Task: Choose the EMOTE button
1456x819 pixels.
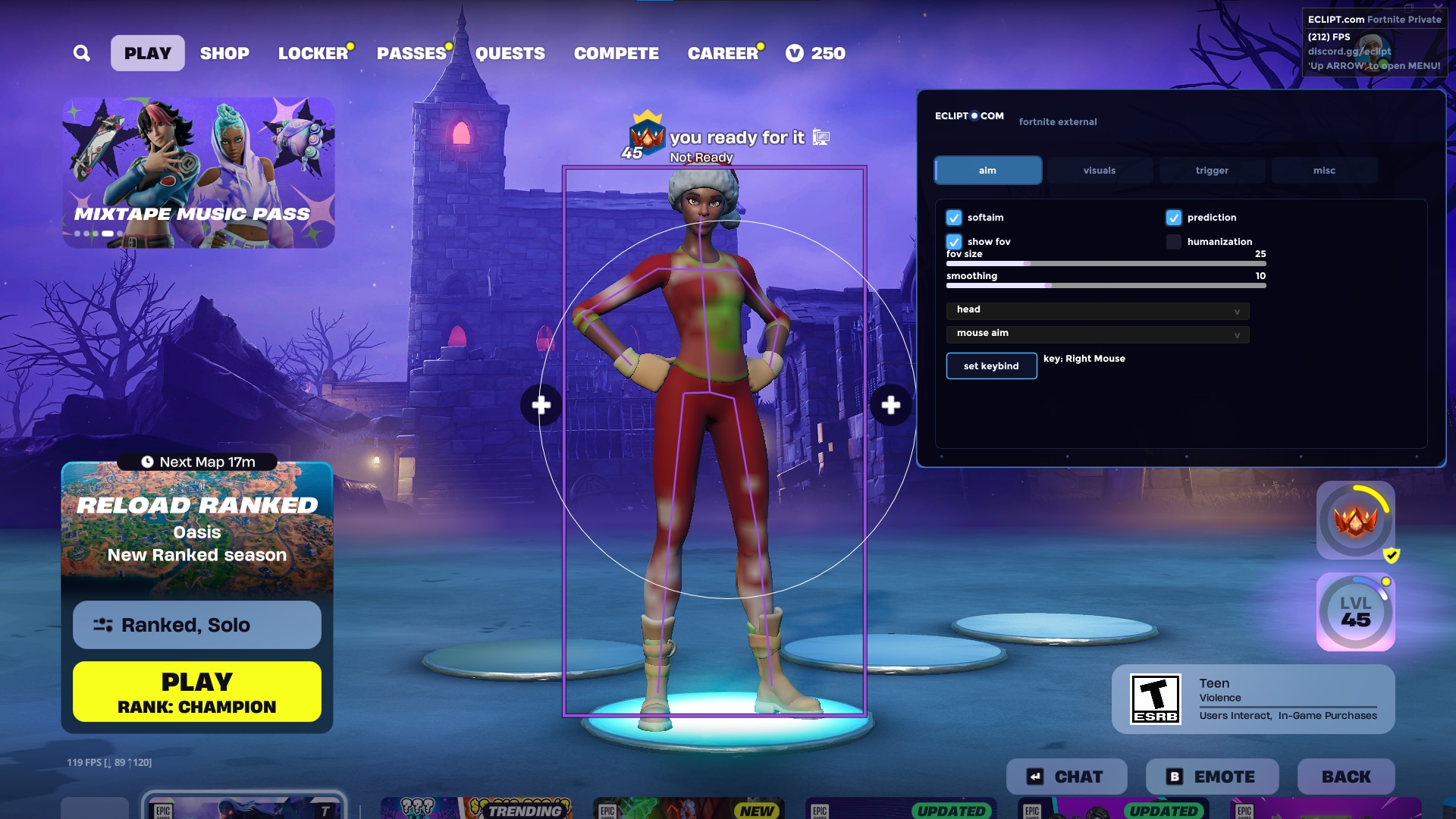Action: (x=1212, y=777)
